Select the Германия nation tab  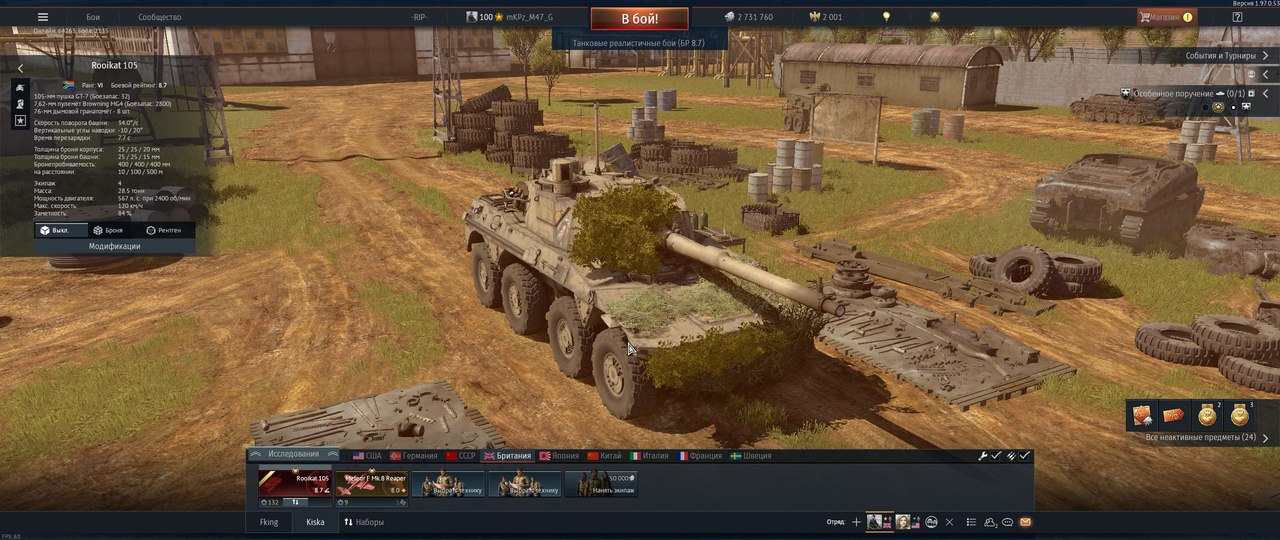pos(413,456)
